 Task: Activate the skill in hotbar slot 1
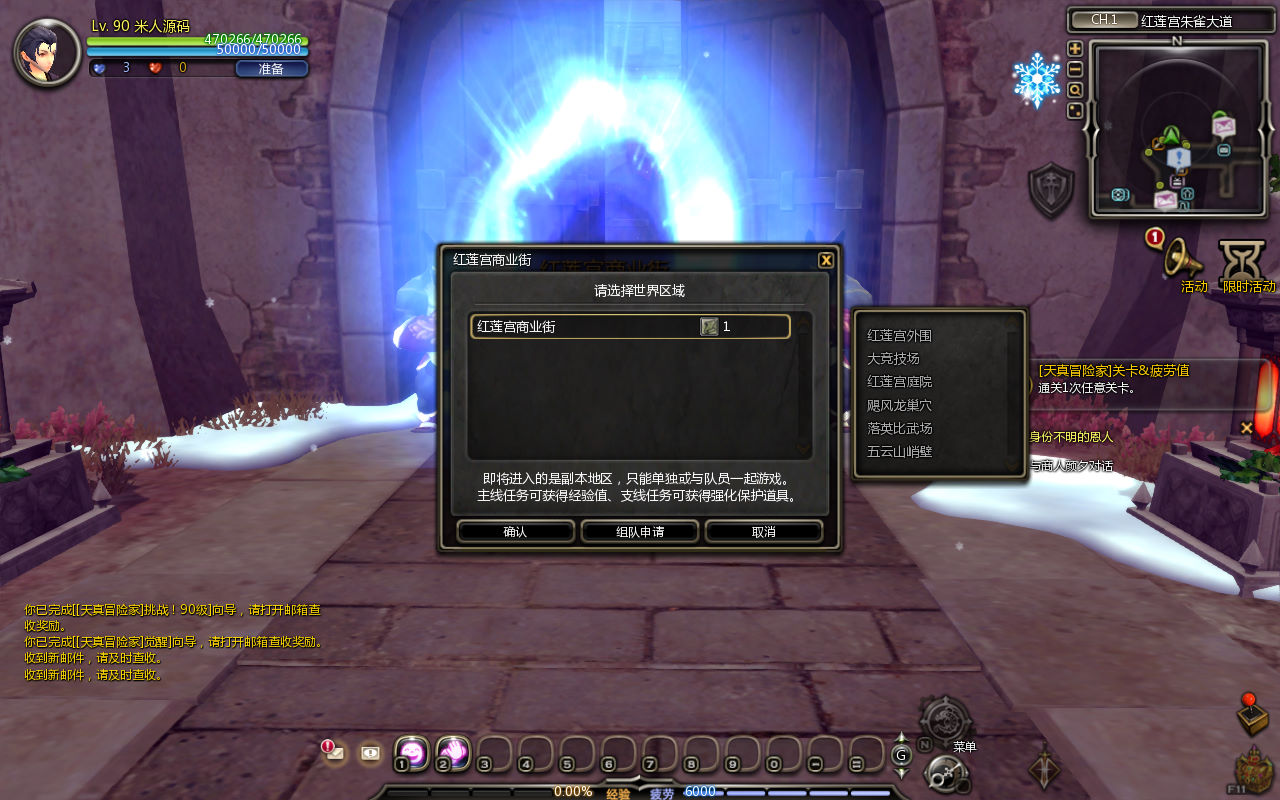[x=411, y=753]
